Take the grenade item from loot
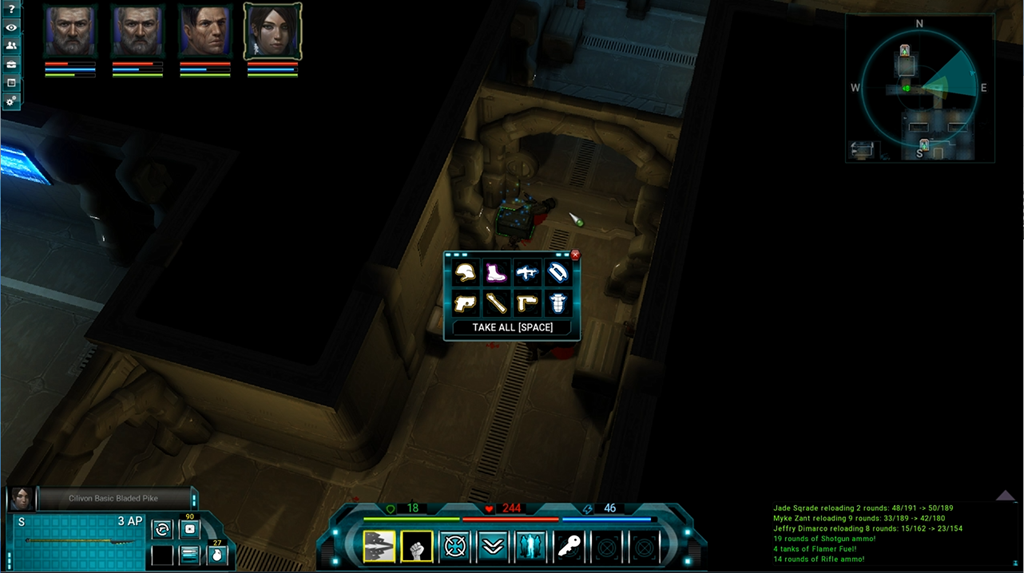The width and height of the screenshot is (1024, 573). [558, 302]
